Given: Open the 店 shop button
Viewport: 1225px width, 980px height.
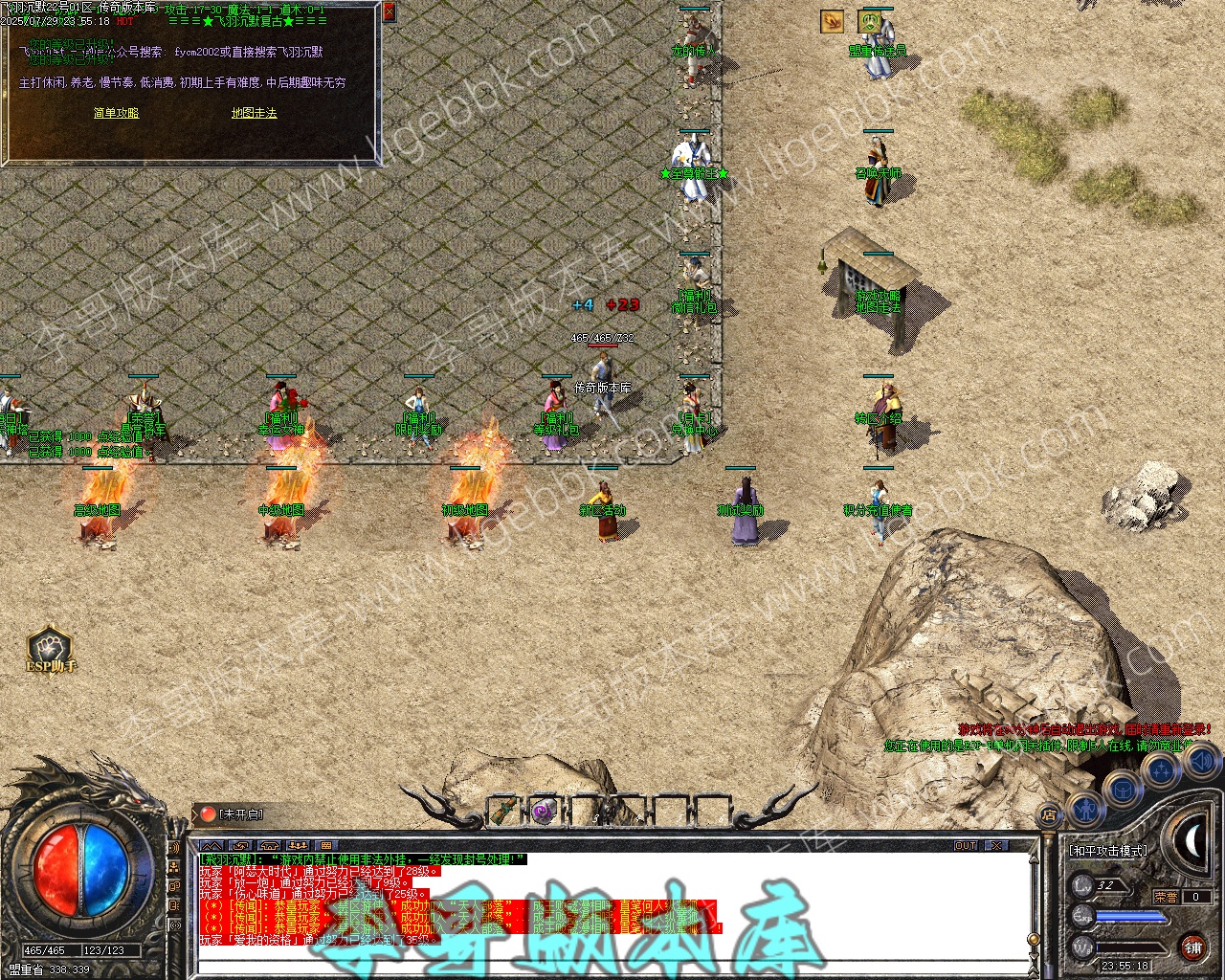Looking at the screenshot, I should pyautogui.click(x=1049, y=815).
